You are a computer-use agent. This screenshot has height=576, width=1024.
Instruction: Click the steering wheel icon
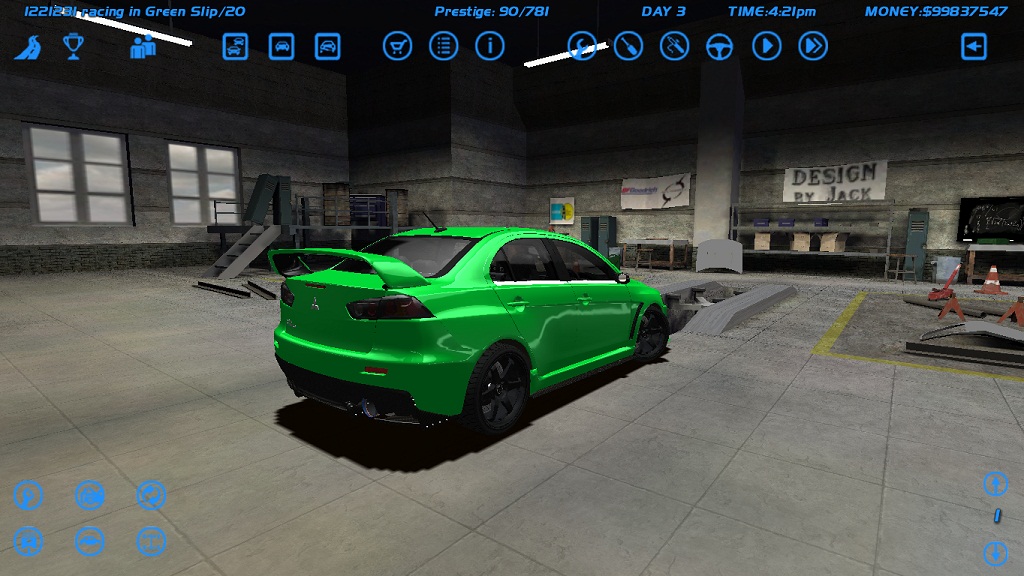click(x=720, y=46)
